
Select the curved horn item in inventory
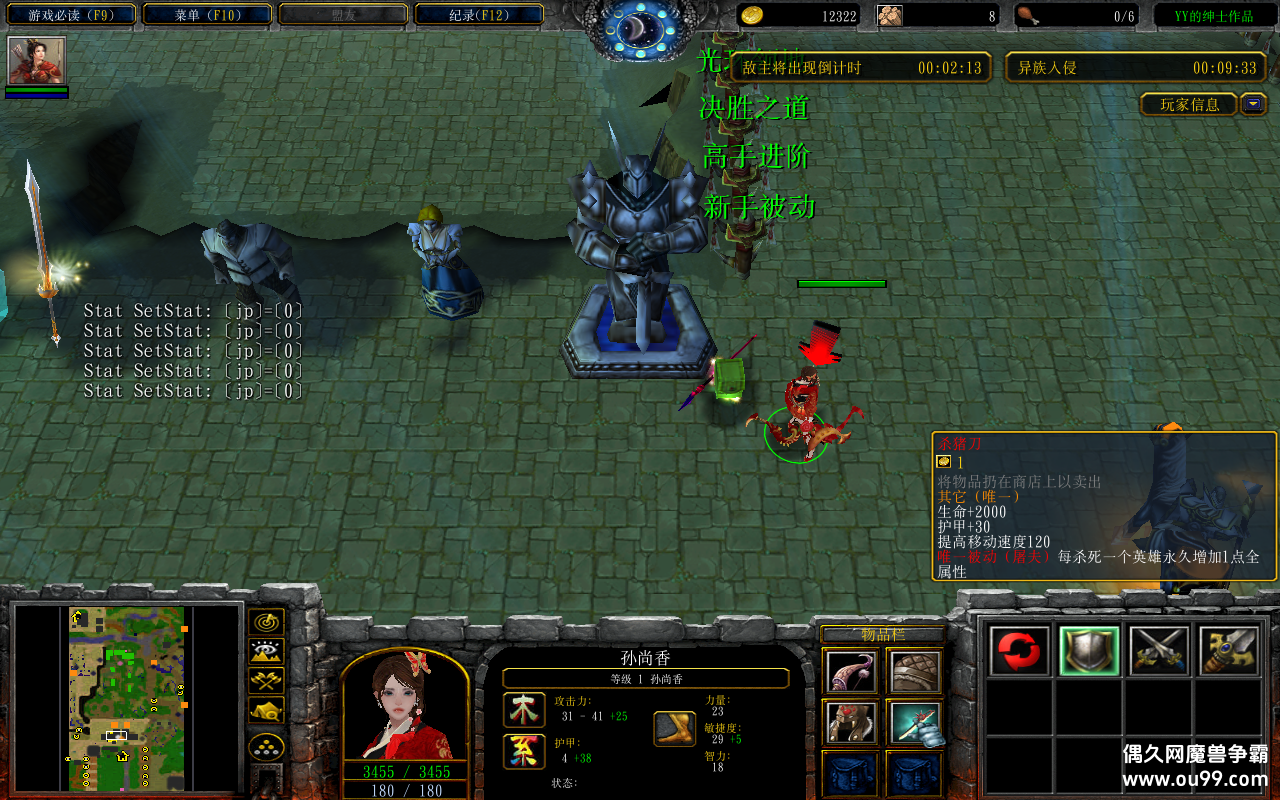point(852,672)
